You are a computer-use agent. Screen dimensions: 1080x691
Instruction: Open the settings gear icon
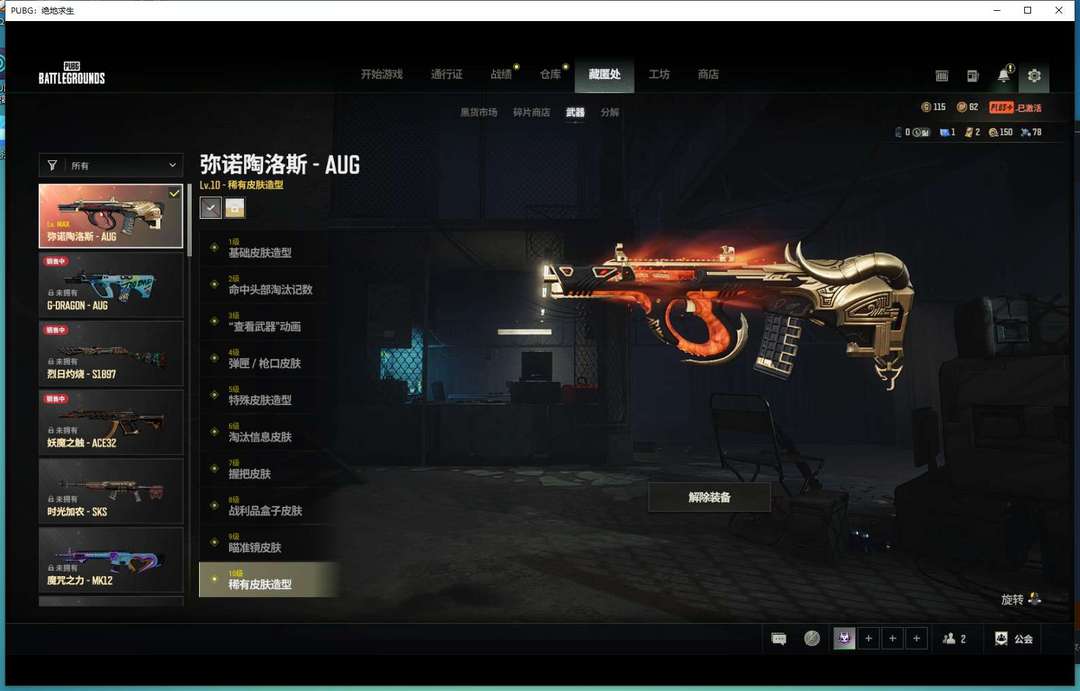click(x=1034, y=76)
